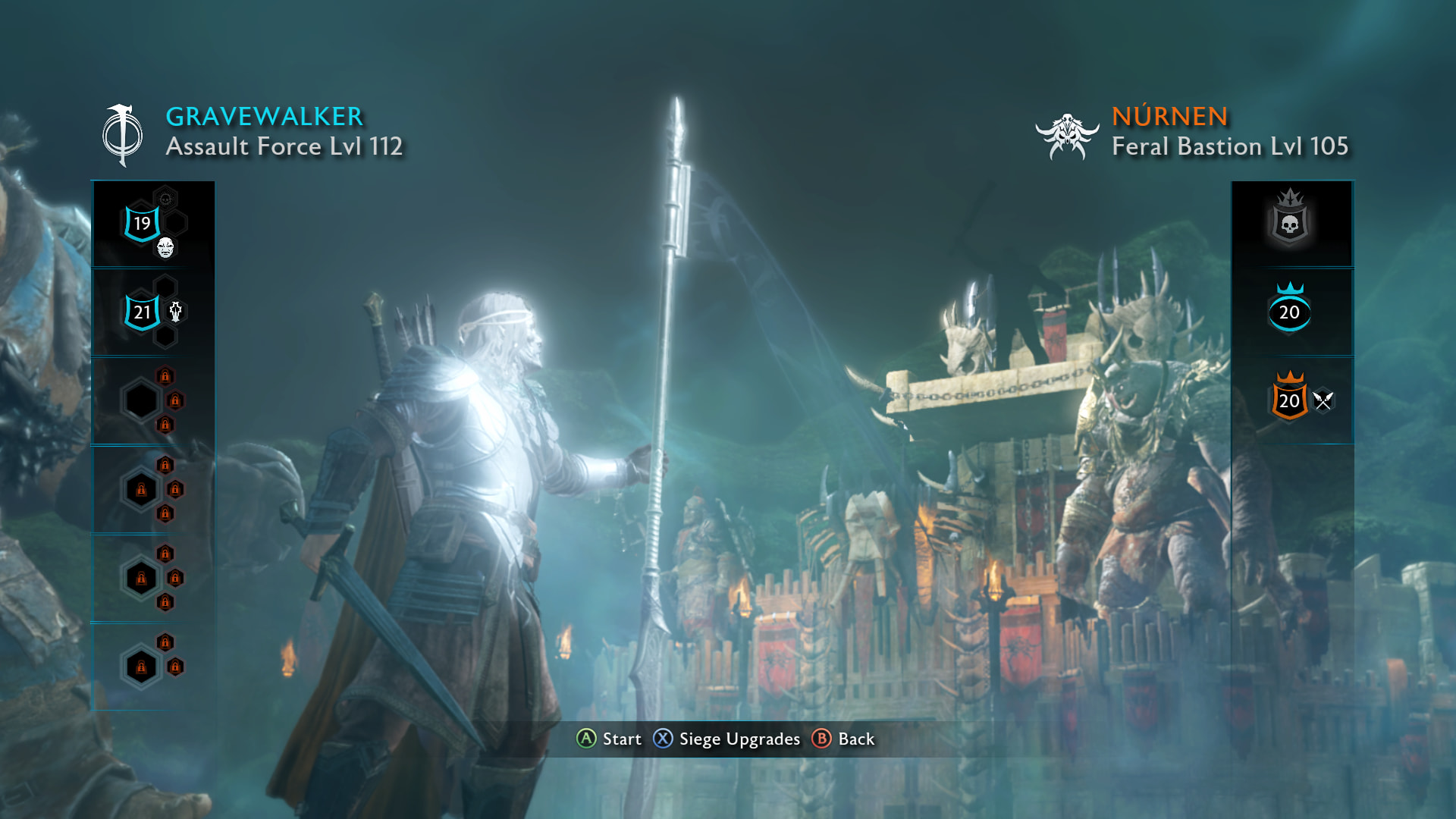Click the Start siege option
Image resolution: width=1456 pixels, height=819 pixels.
610,739
